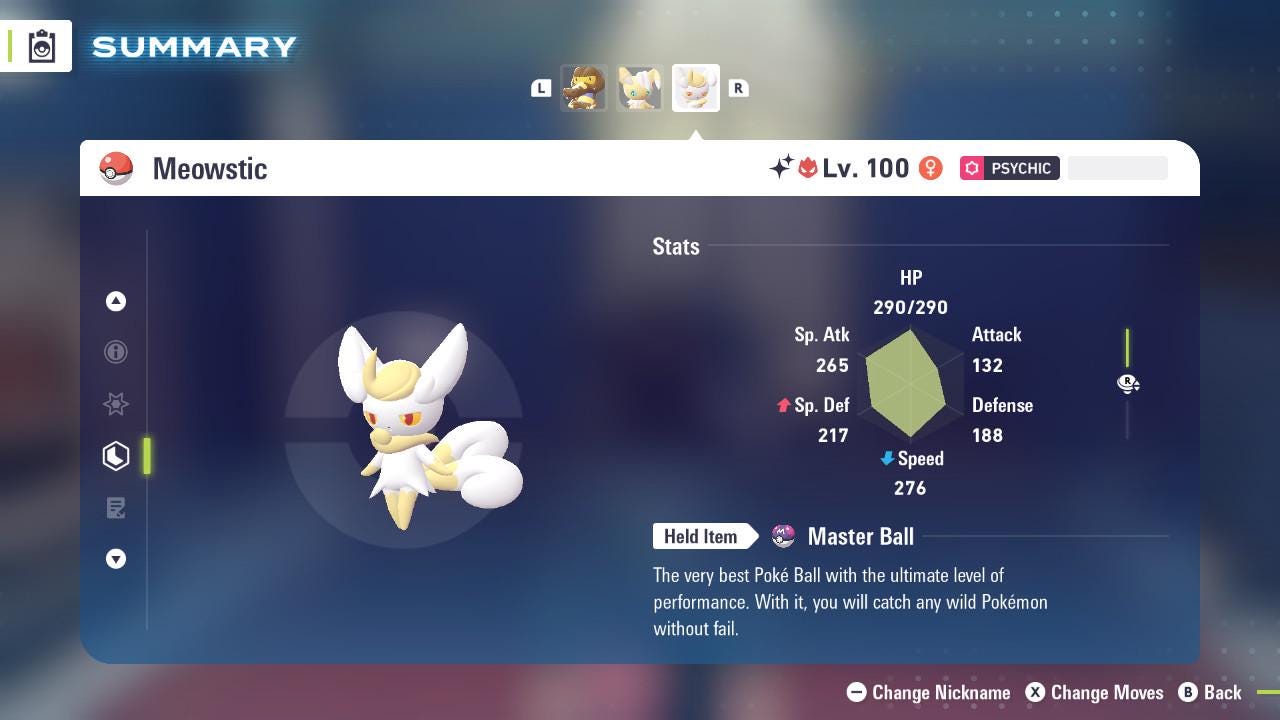This screenshot has height=720, width=1280.
Task: Click the R-stick rotation icon on the right edge
Action: tap(1128, 384)
